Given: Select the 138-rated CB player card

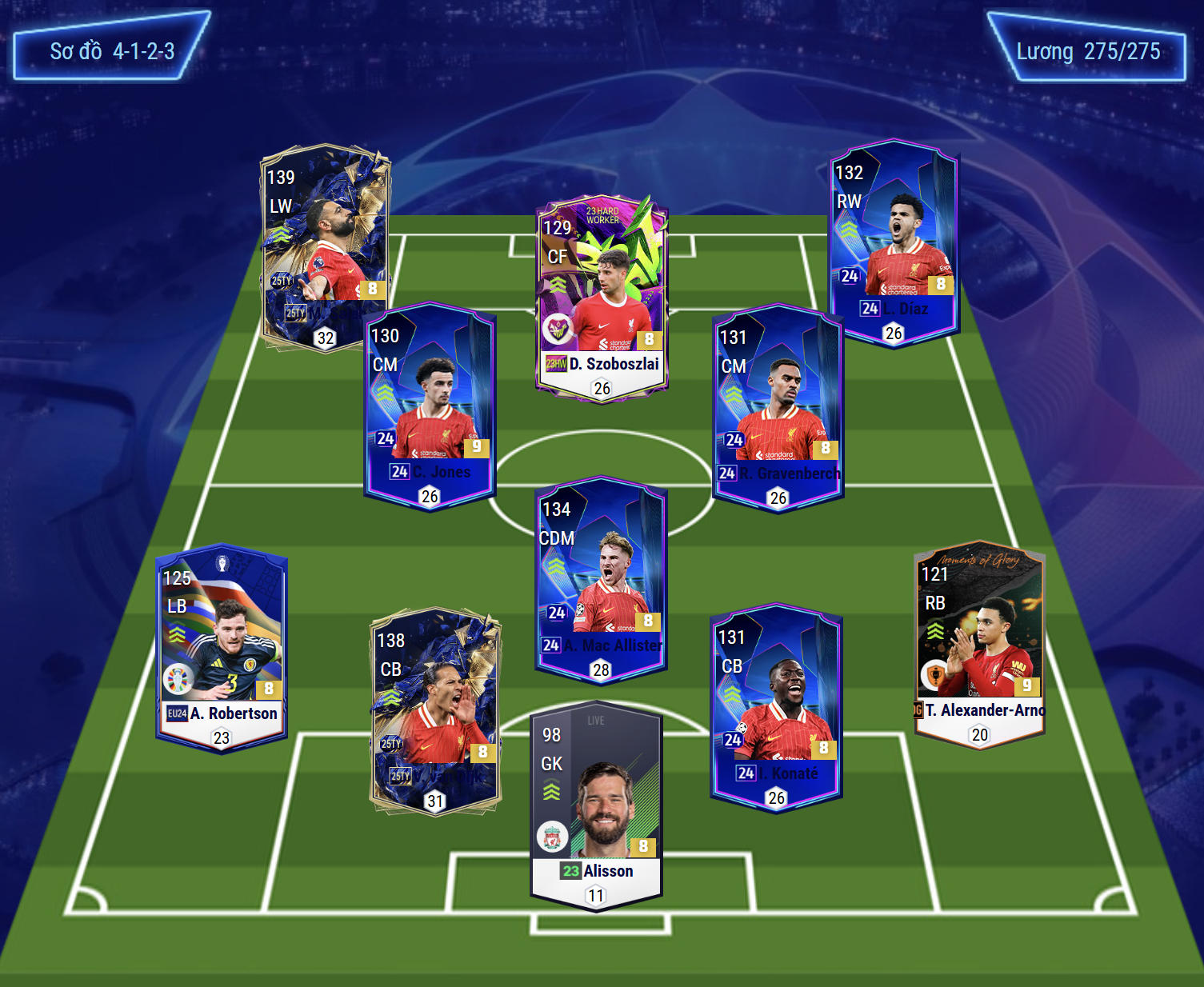Looking at the screenshot, I should point(435,711).
